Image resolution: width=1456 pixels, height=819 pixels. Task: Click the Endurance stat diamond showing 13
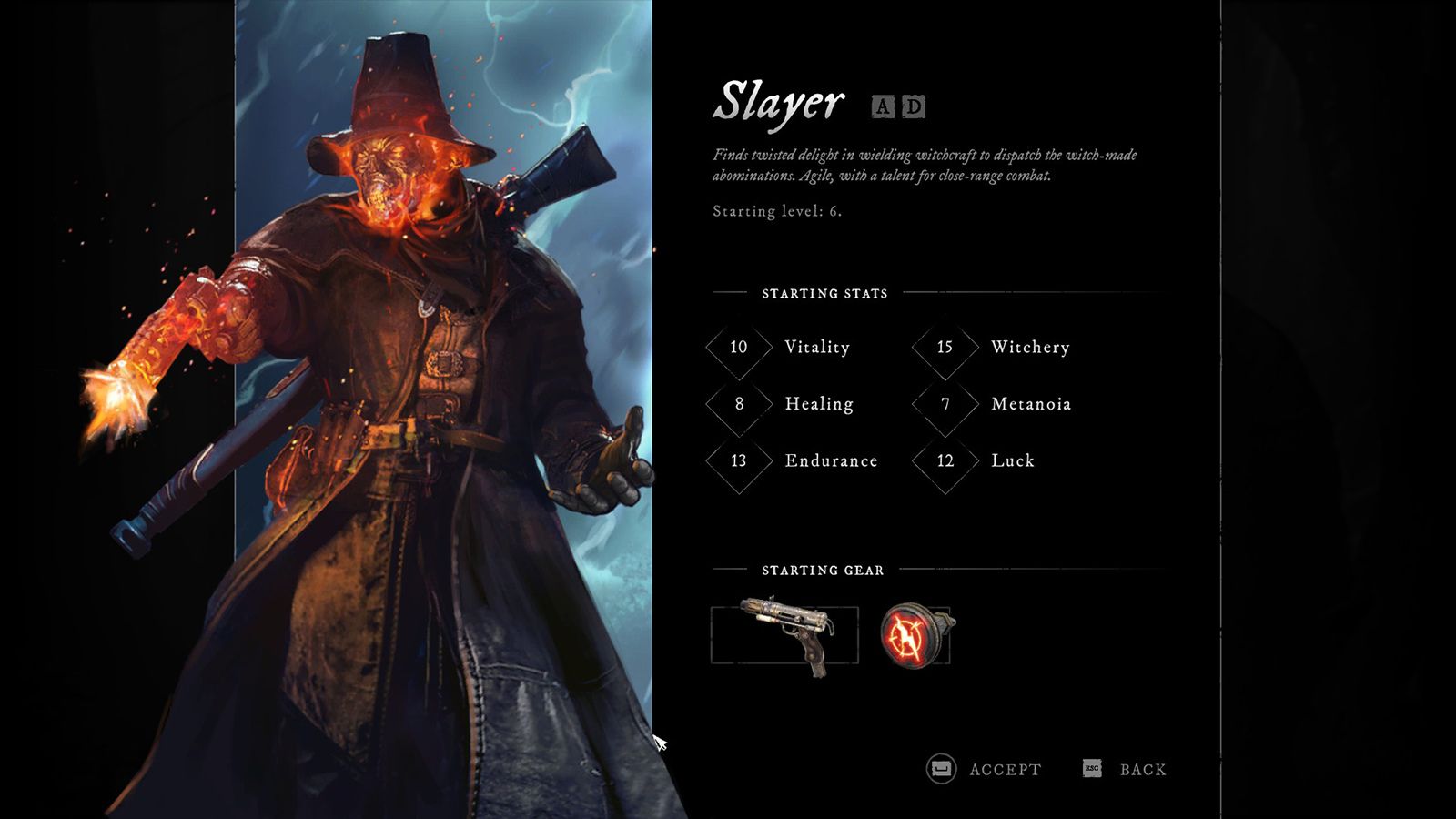click(738, 460)
